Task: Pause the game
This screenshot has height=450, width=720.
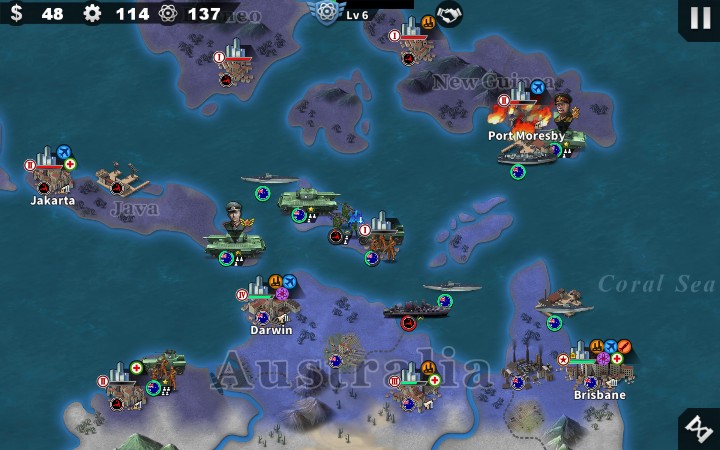Action: 696,18
